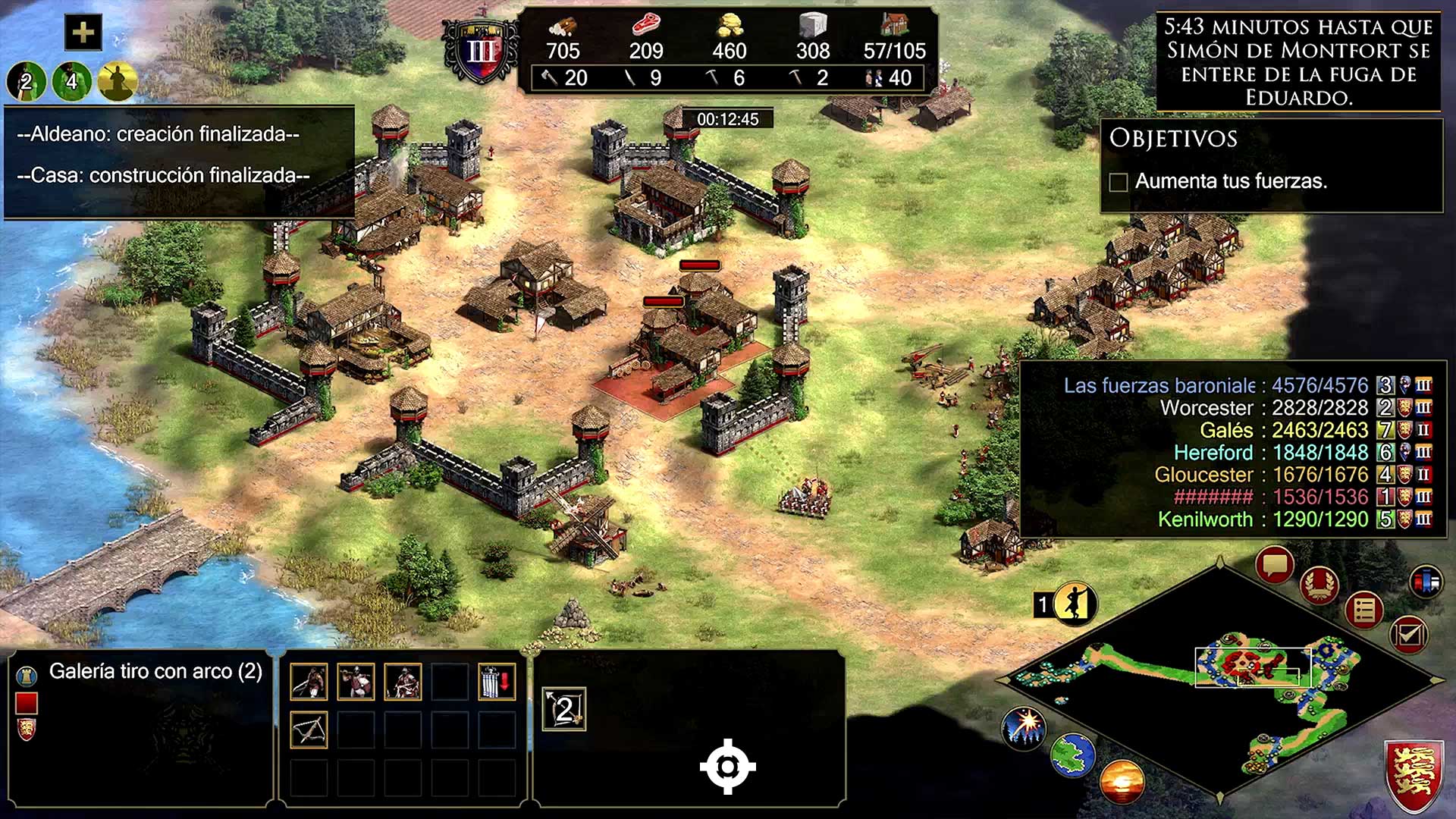
Task: Train the third archery range unit
Action: pos(403,681)
